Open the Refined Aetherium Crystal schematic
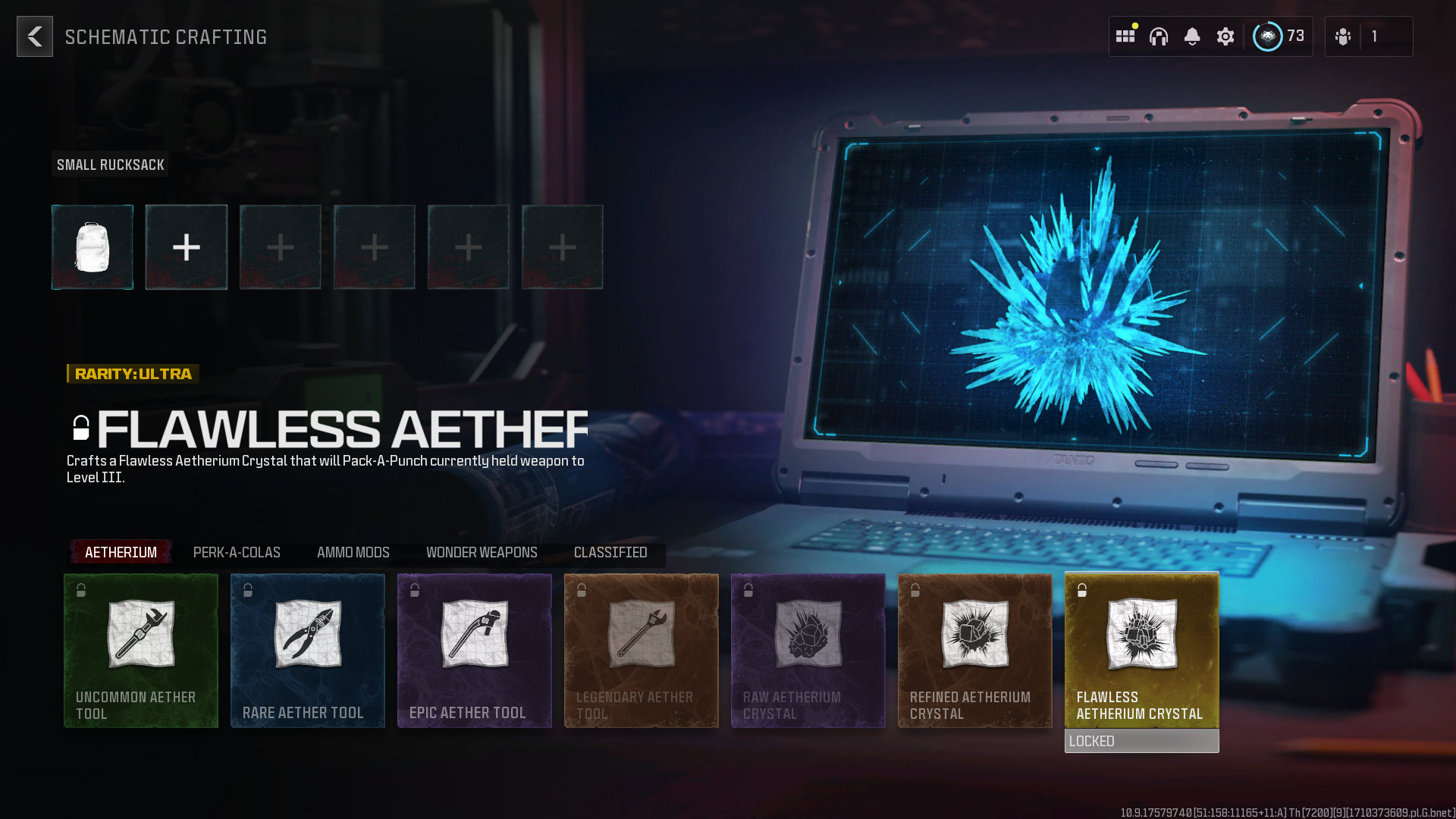The image size is (1456, 819). click(x=975, y=650)
